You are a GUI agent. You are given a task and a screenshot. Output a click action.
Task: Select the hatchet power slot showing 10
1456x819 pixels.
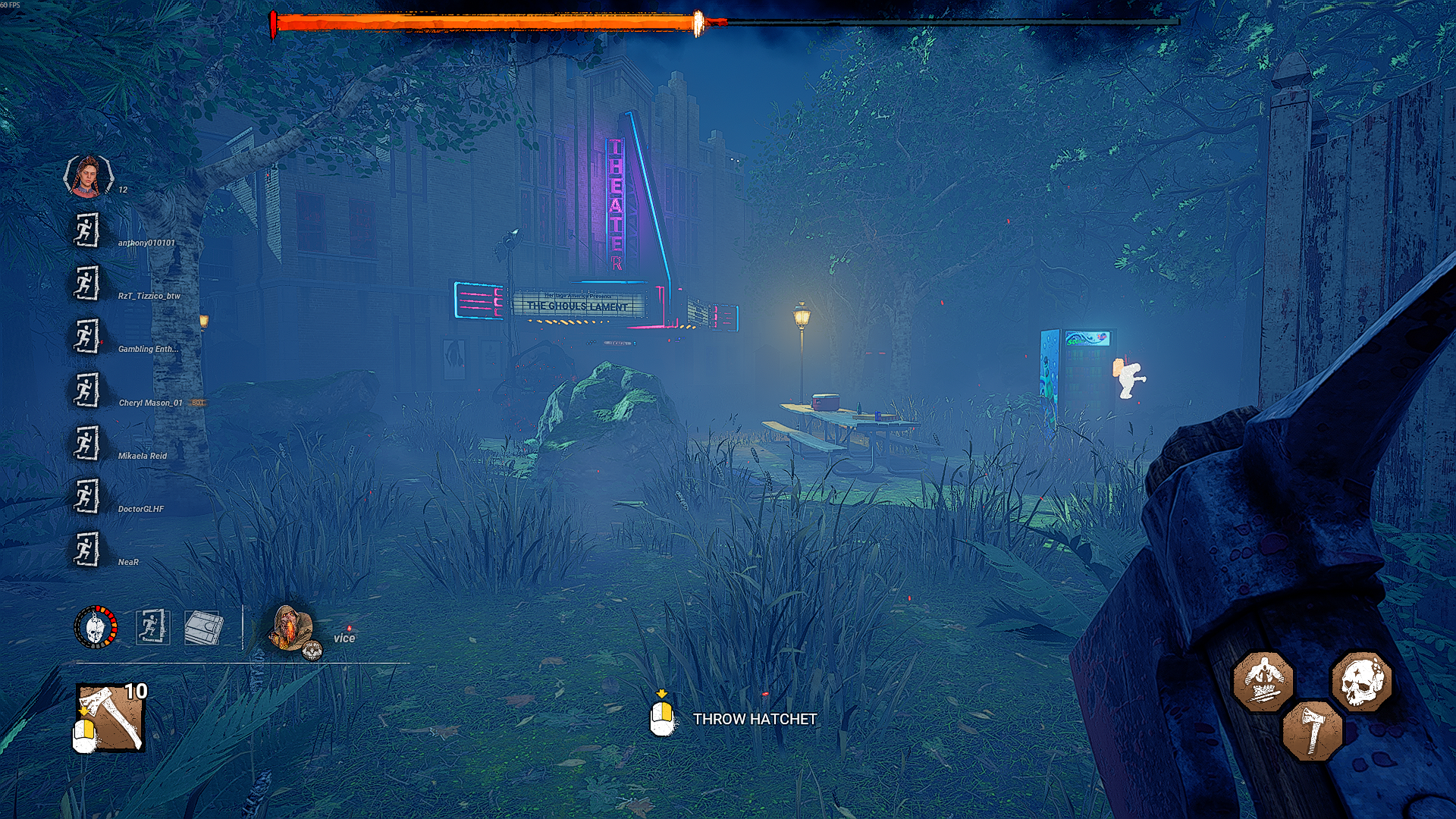pyautogui.click(x=111, y=717)
